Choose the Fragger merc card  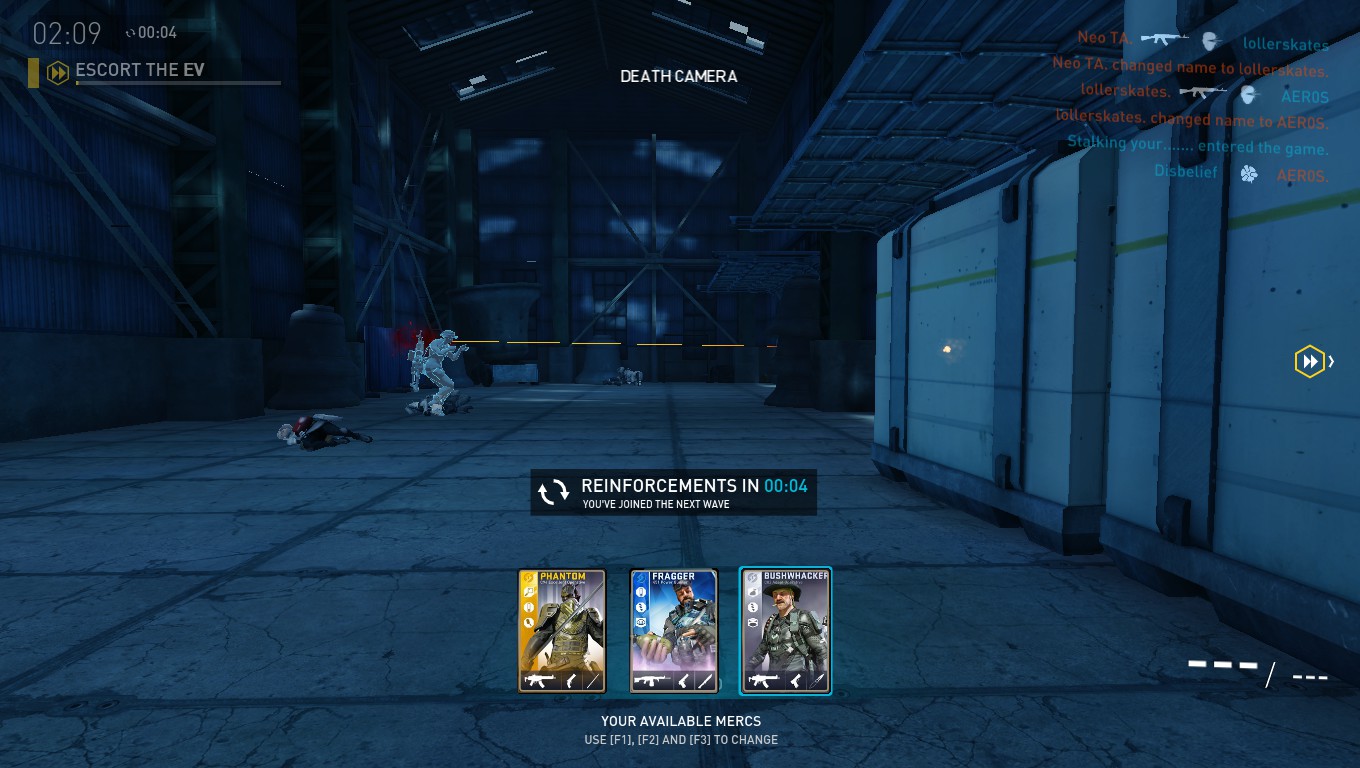(x=674, y=630)
